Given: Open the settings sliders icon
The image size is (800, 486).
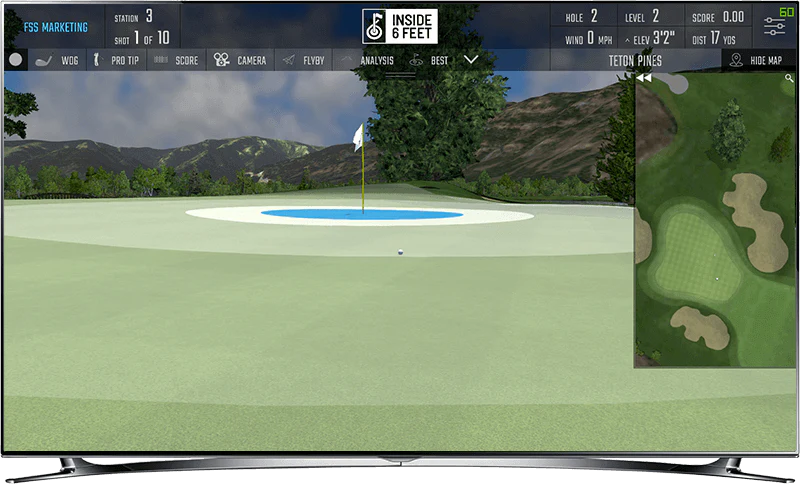Looking at the screenshot, I should pos(774,26).
